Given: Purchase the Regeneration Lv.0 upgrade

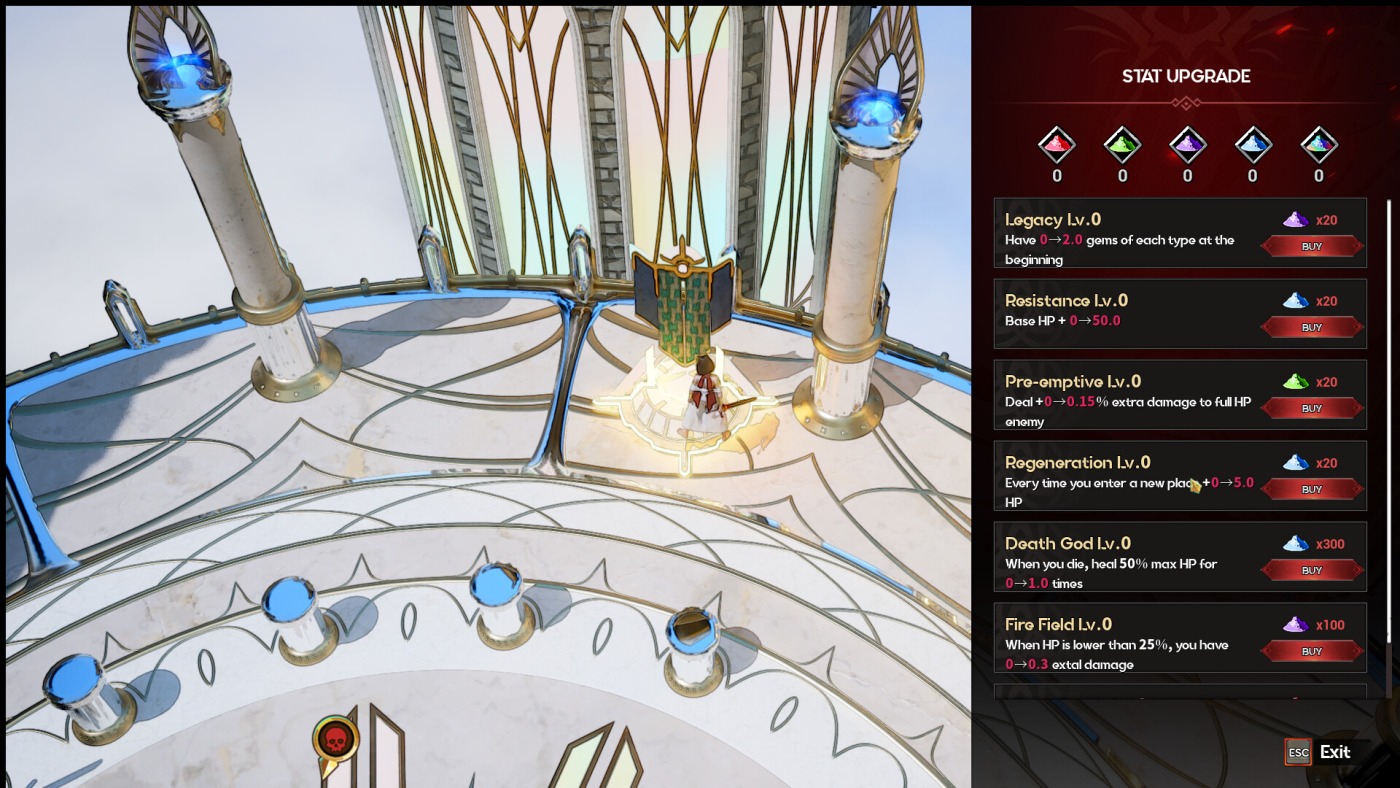Looking at the screenshot, I should 1311,489.
